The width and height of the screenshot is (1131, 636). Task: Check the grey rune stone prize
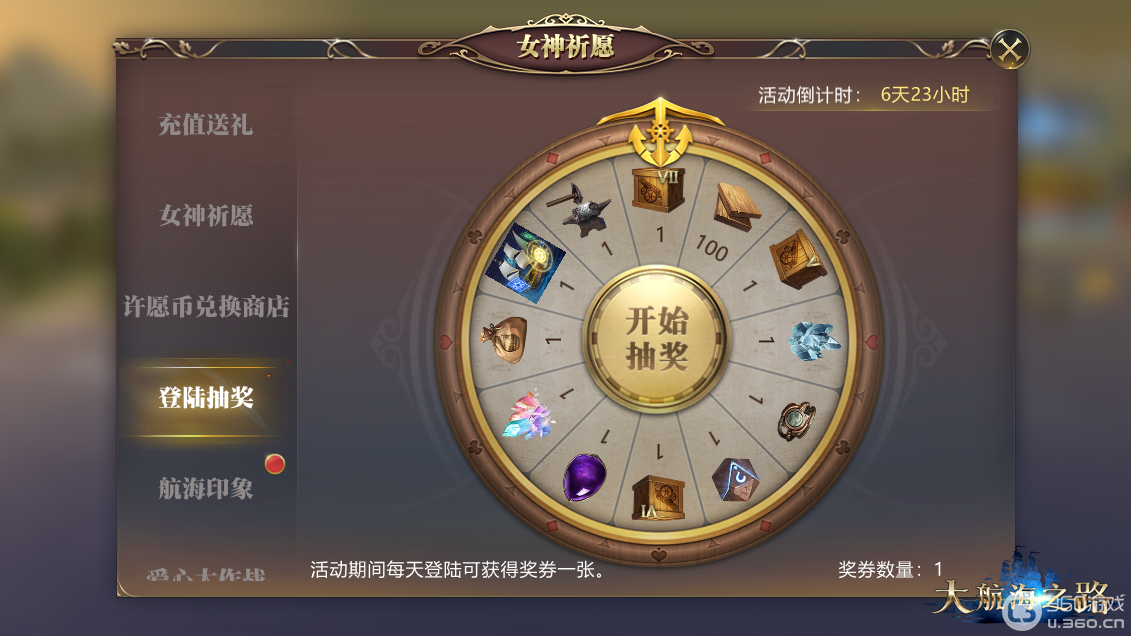coord(734,478)
